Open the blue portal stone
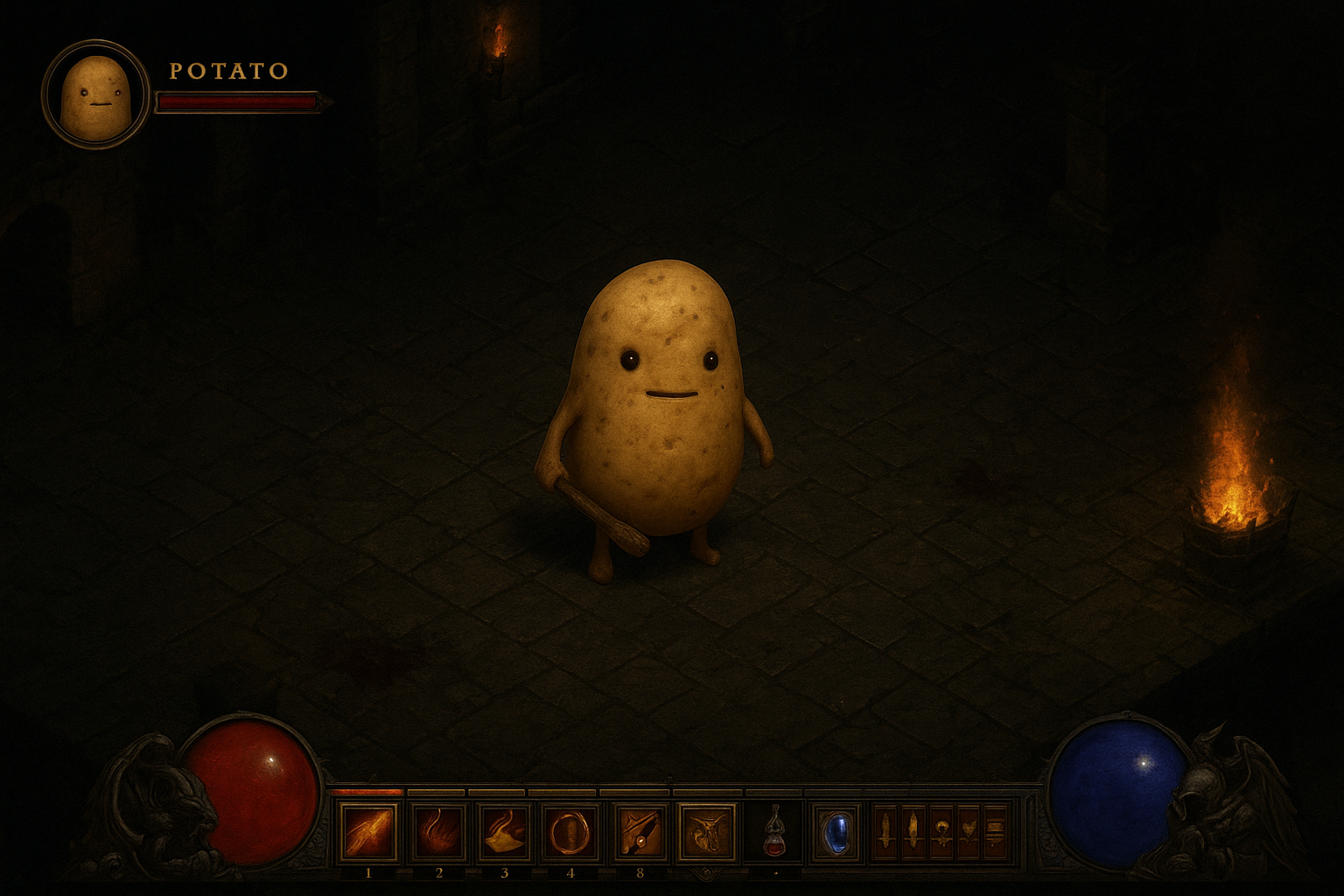Screen dimensions: 1344x896 pyautogui.click(x=835, y=832)
